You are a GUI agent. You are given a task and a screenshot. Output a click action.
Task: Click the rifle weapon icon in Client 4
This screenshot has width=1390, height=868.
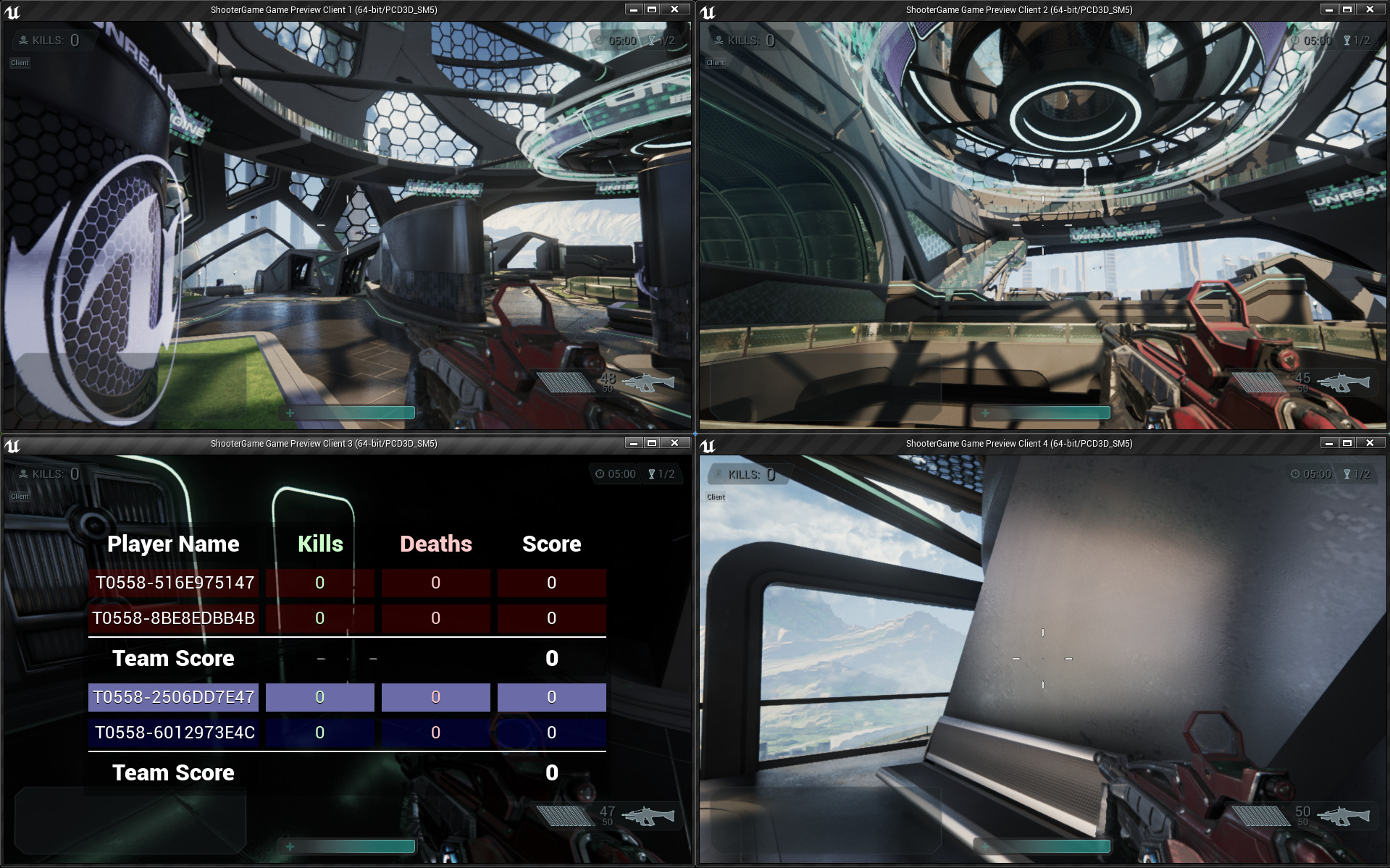click(1343, 816)
